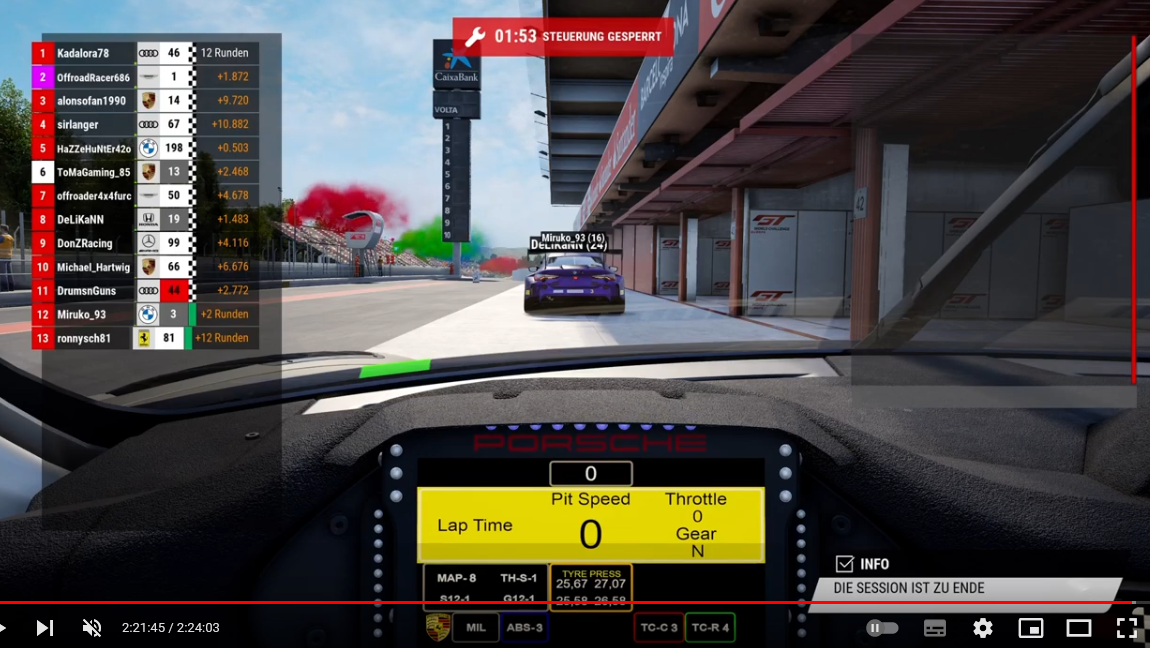
Task: Switch the player to theater mode
Action: [x=1079, y=628]
